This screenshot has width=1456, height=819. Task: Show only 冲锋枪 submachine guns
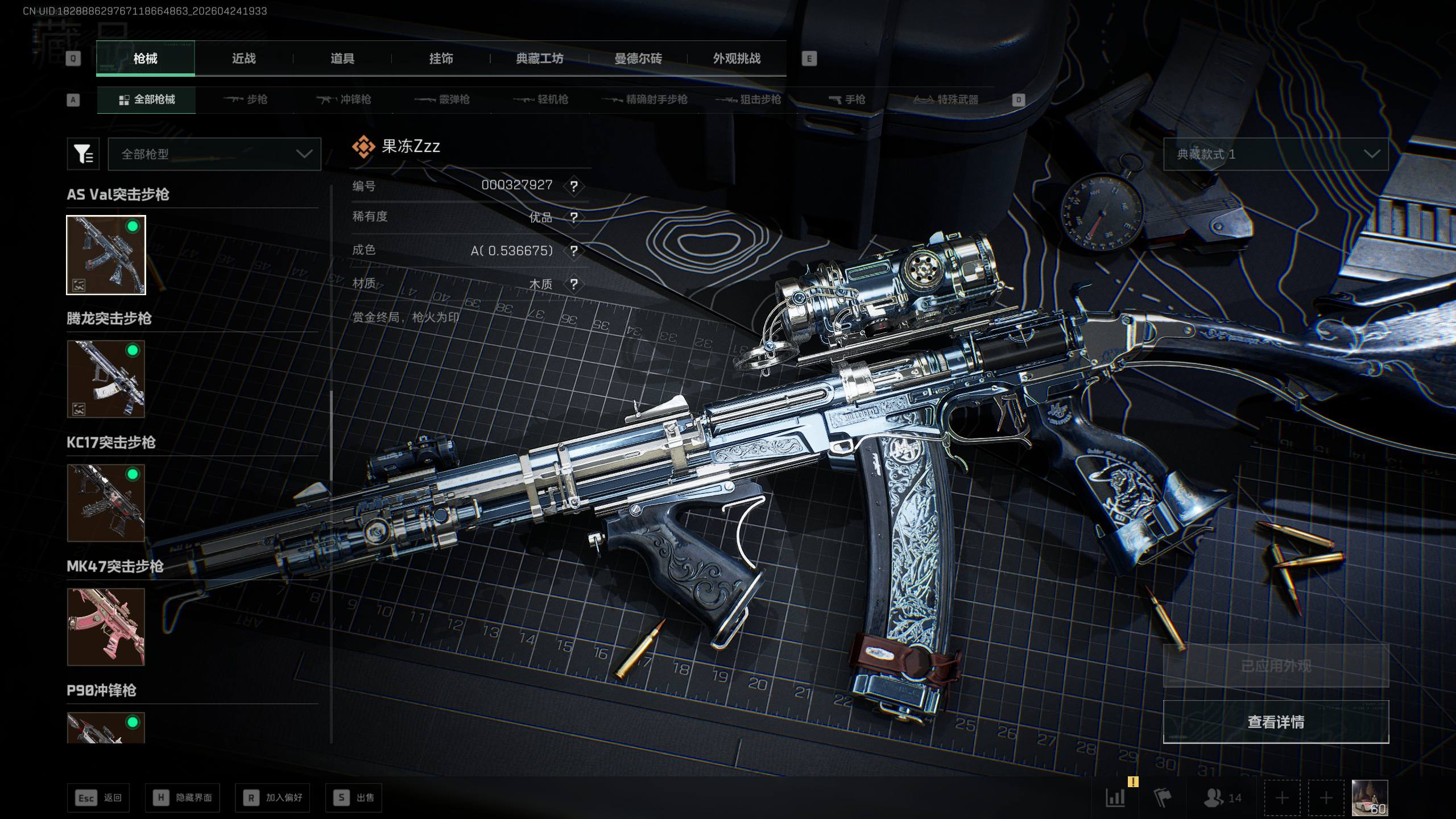[x=344, y=100]
